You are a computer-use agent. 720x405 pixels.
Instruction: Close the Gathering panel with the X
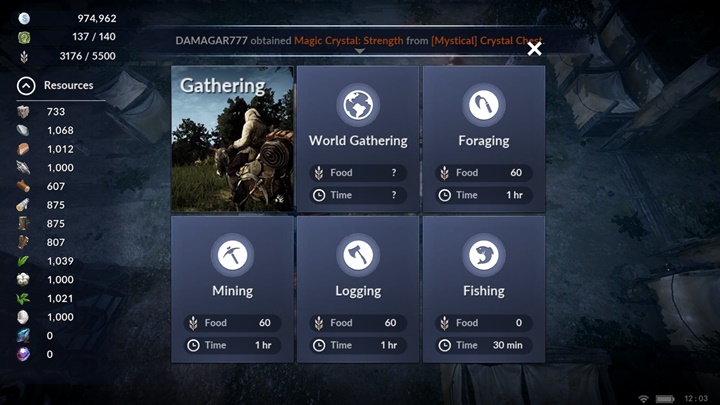[534, 48]
